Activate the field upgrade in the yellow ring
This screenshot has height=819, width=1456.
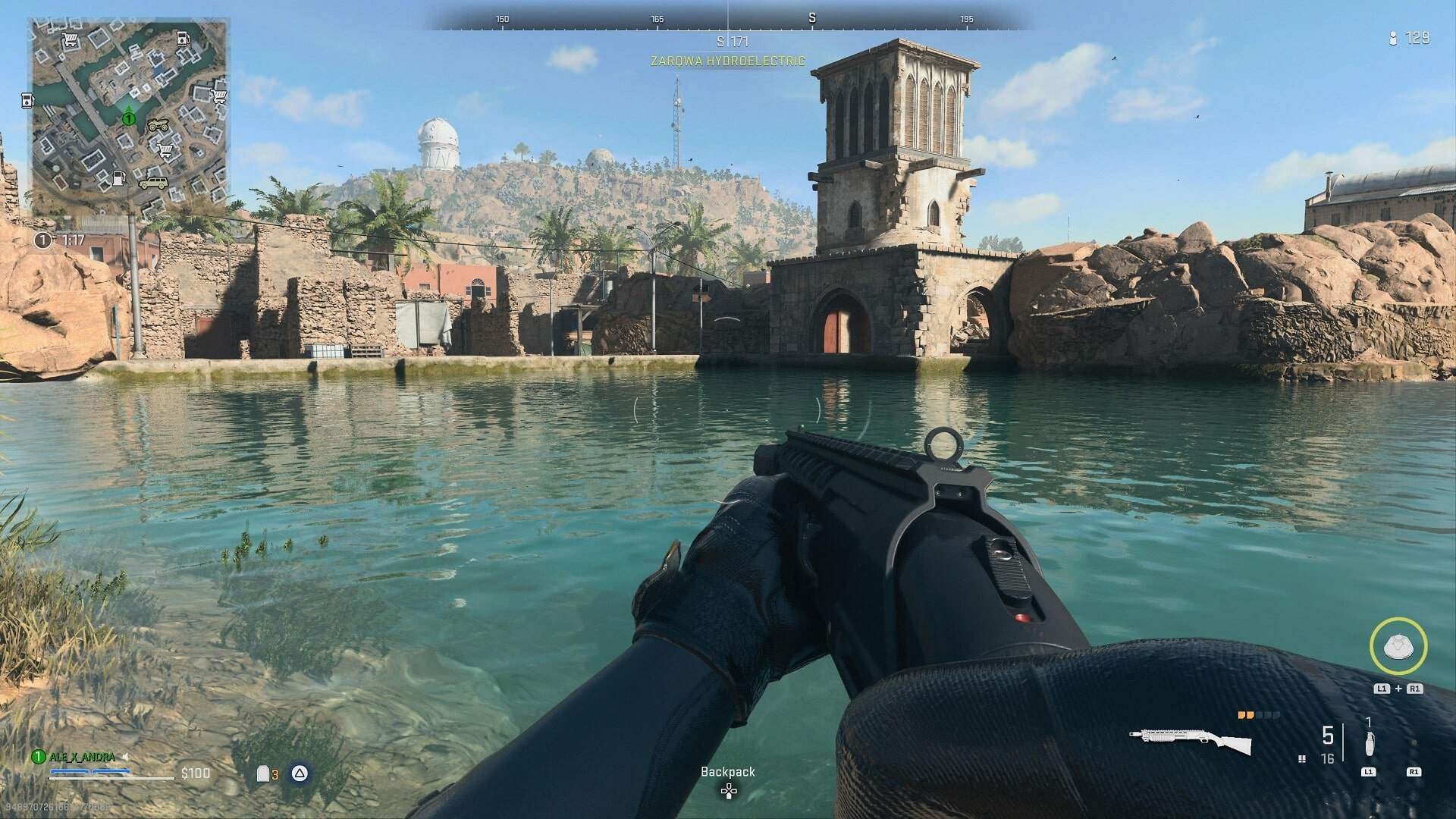(x=1398, y=646)
